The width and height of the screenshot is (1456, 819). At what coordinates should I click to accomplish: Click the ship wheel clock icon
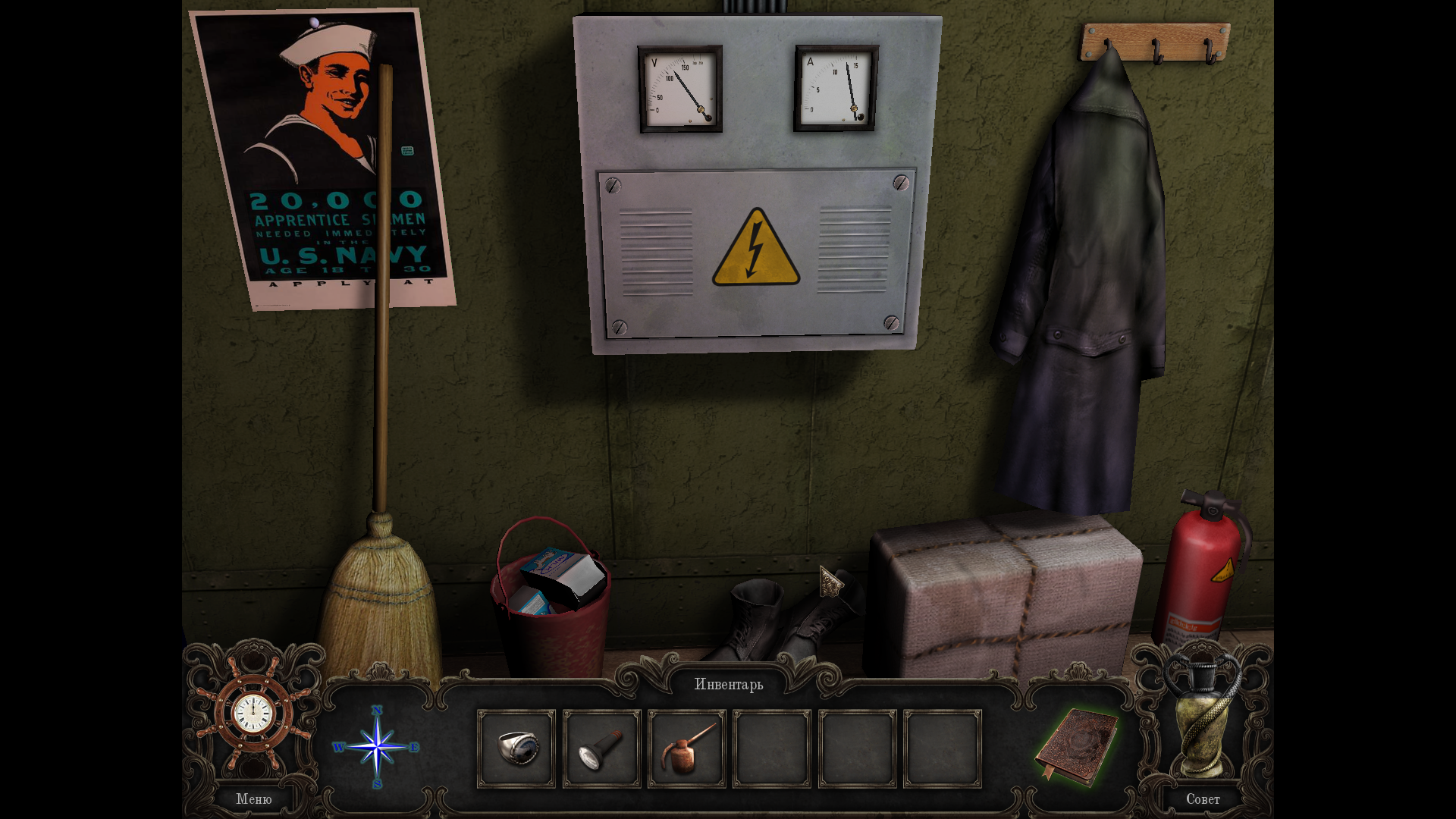pyautogui.click(x=253, y=714)
